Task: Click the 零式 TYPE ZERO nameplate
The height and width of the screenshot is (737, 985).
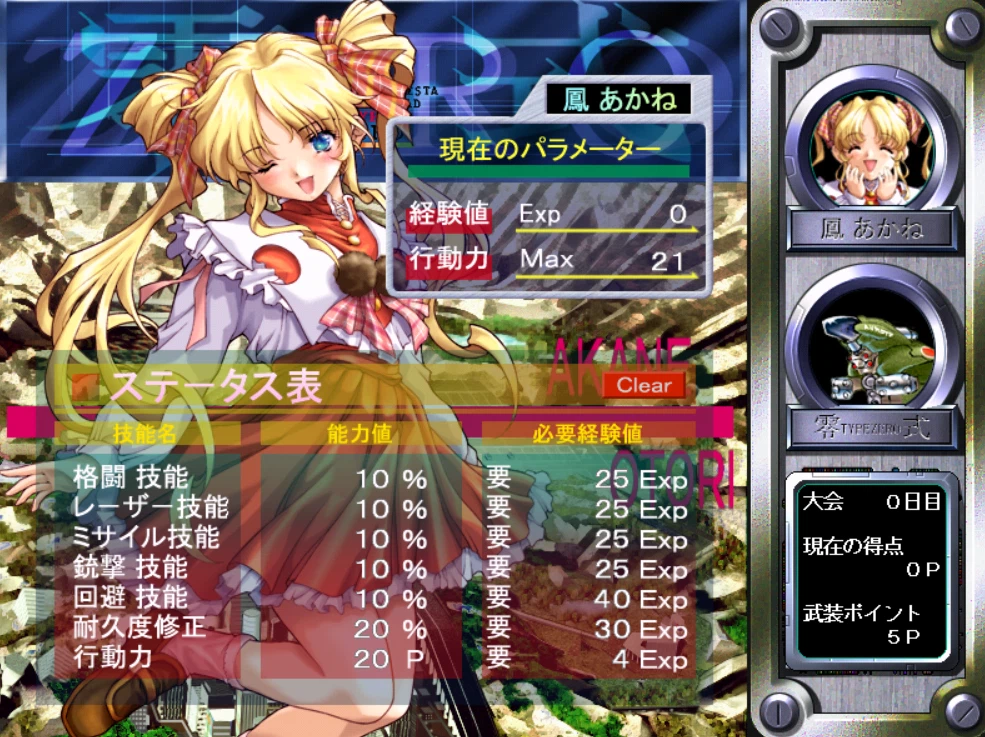Action: click(x=866, y=429)
